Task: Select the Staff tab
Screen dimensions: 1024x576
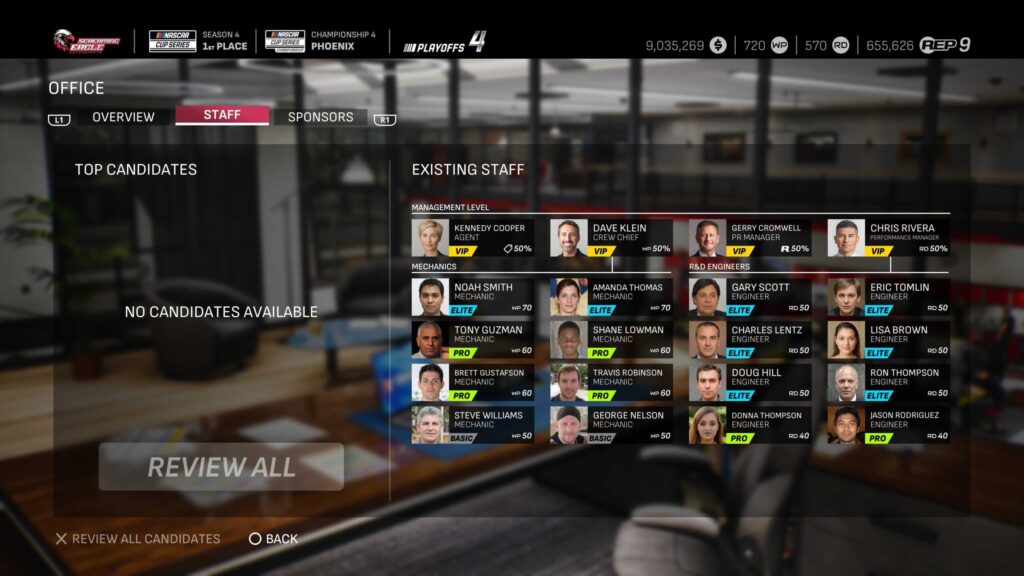Action: pos(222,115)
